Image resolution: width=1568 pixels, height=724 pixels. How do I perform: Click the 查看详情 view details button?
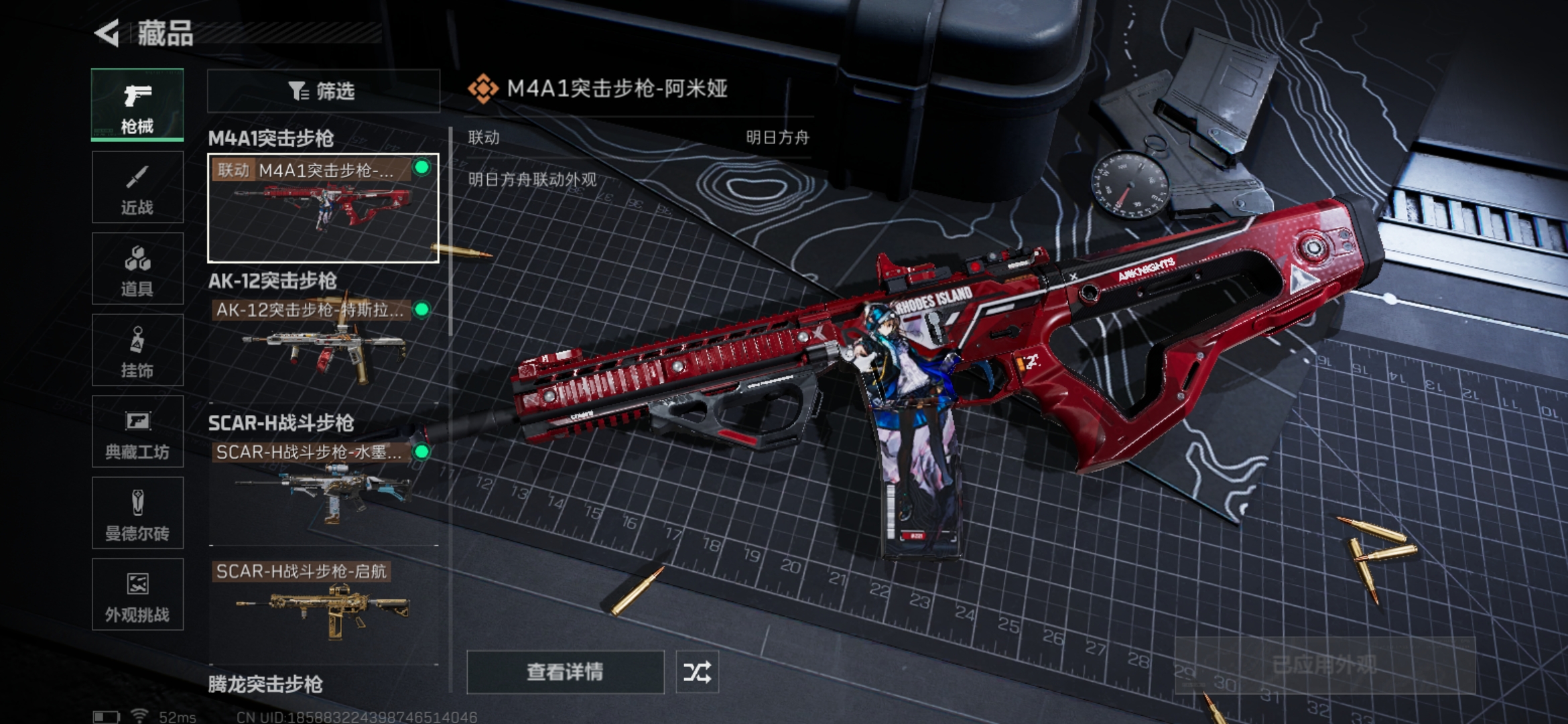[565, 672]
